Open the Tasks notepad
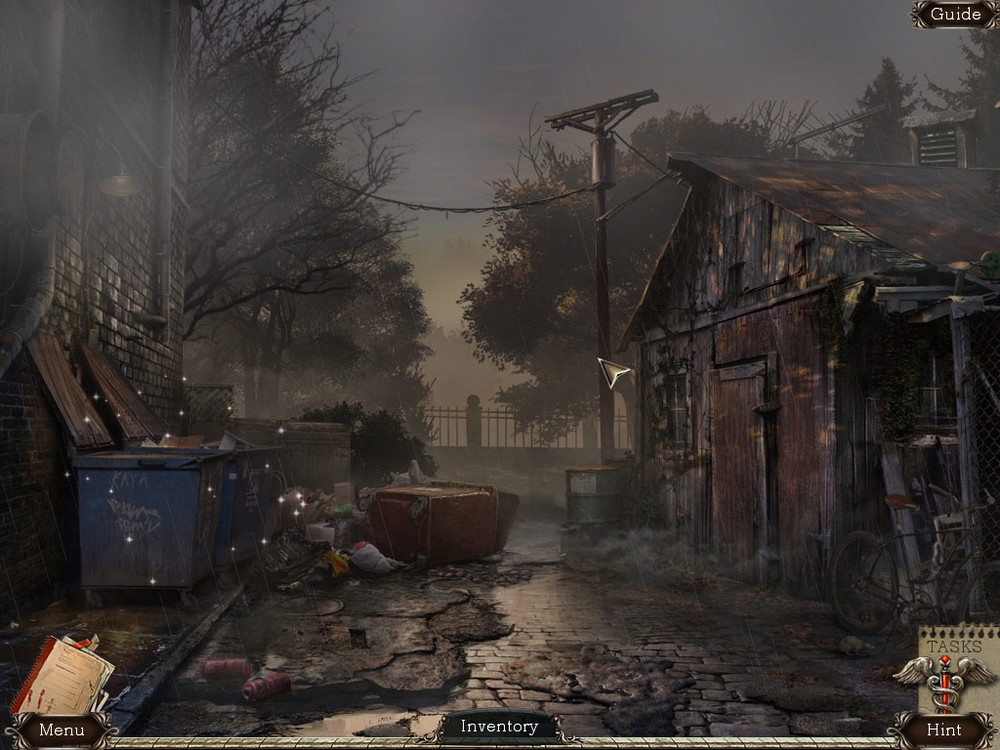The height and width of the screenshot is (750, 1000). tap(957, 662)
